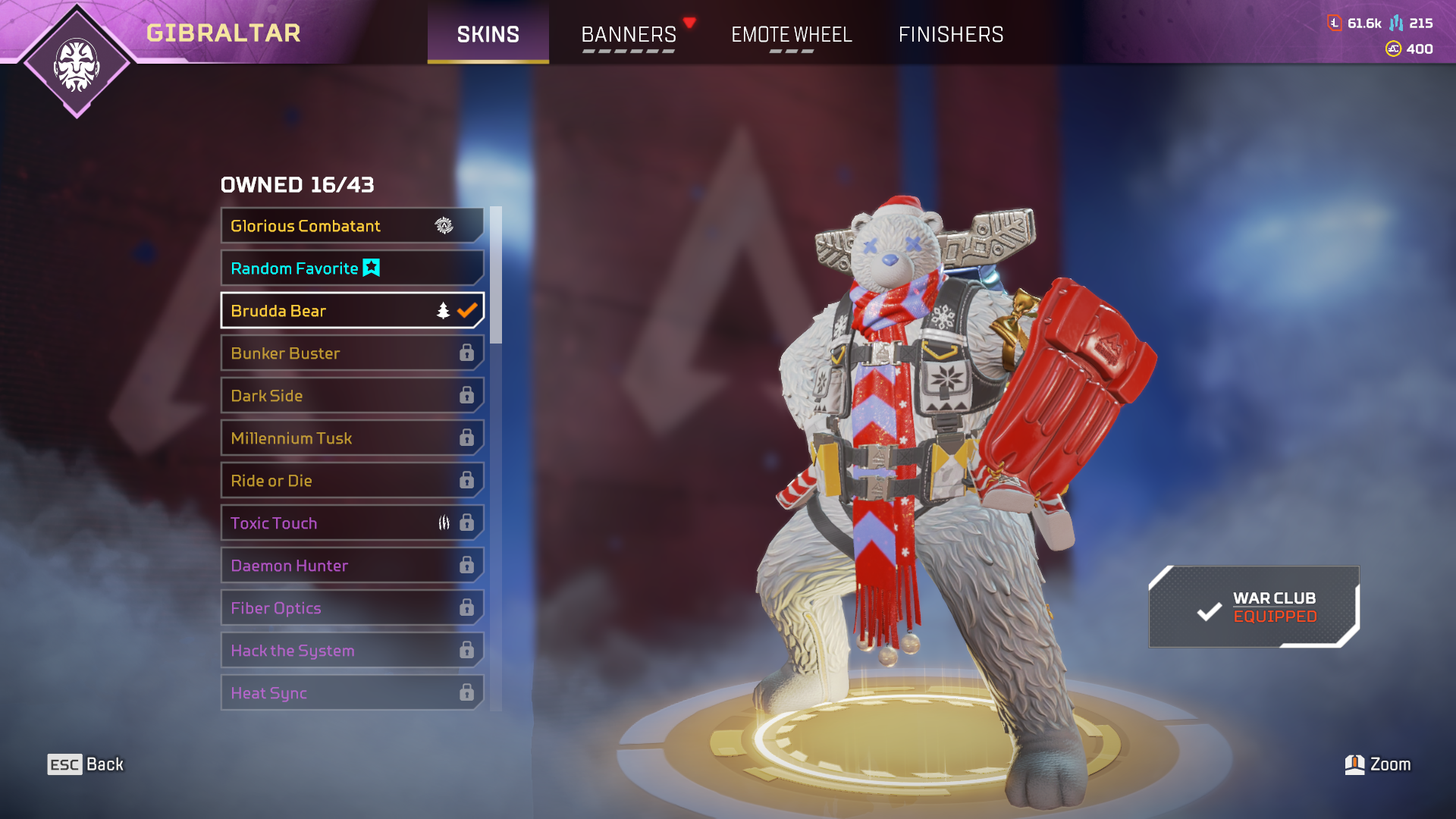This screenshot has height=819, width=1456.
Task: View the Daemon Hunter skin
Action: click(x=352, y=566)
